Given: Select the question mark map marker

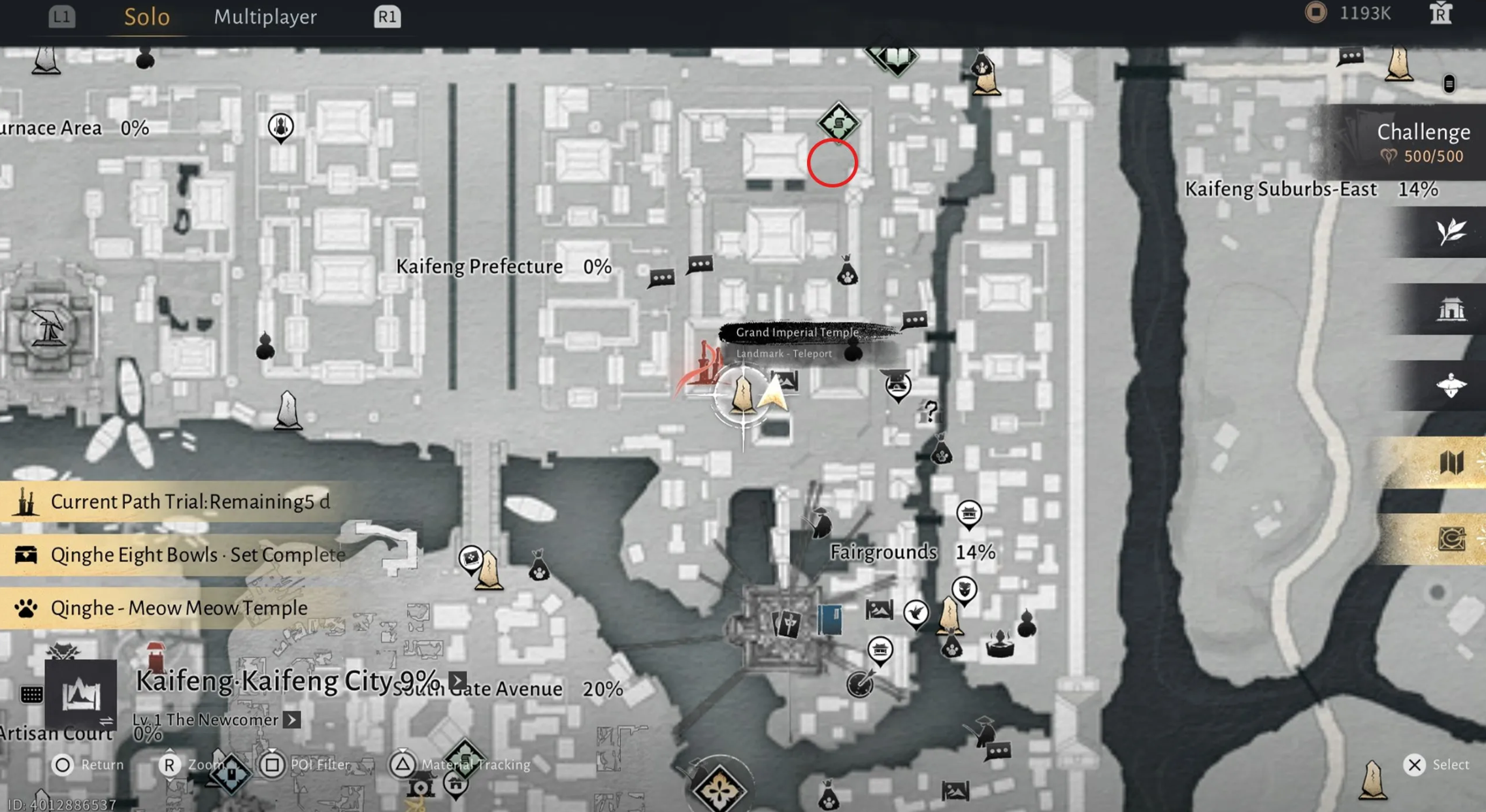Looking at the screenshot, I should coord(931,411).
